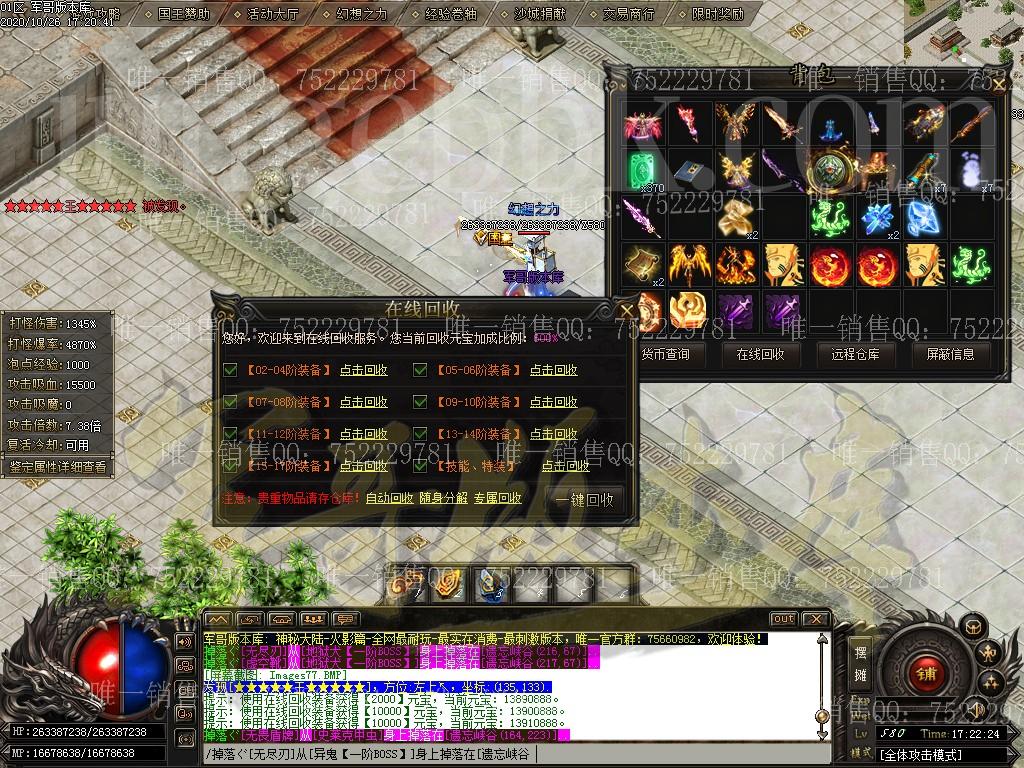Select the blue crystal cluster item x2
Viewport: 1024px width, 768px height.
[877, 219]
